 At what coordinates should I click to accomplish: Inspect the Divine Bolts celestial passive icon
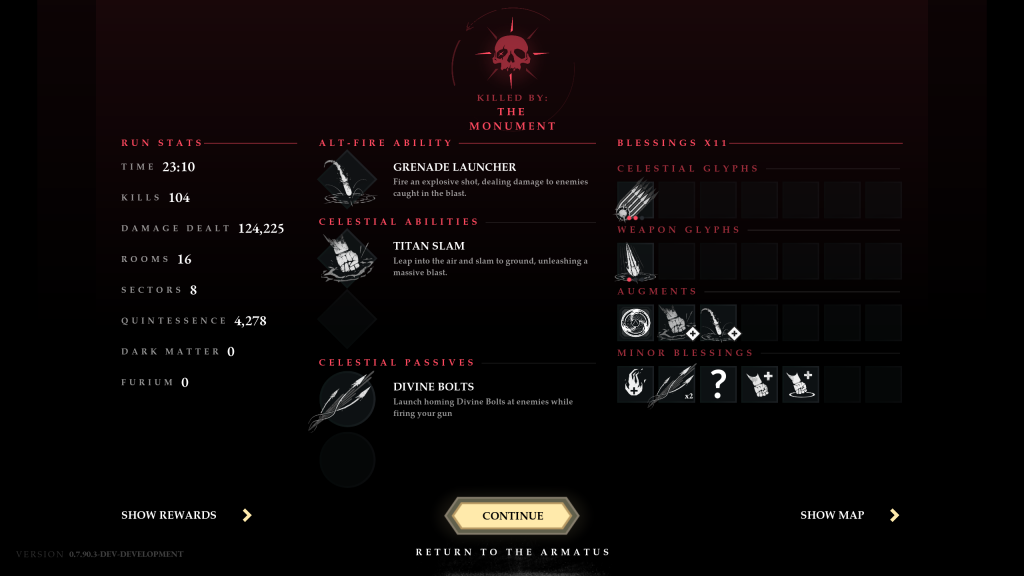pos(346,400)
